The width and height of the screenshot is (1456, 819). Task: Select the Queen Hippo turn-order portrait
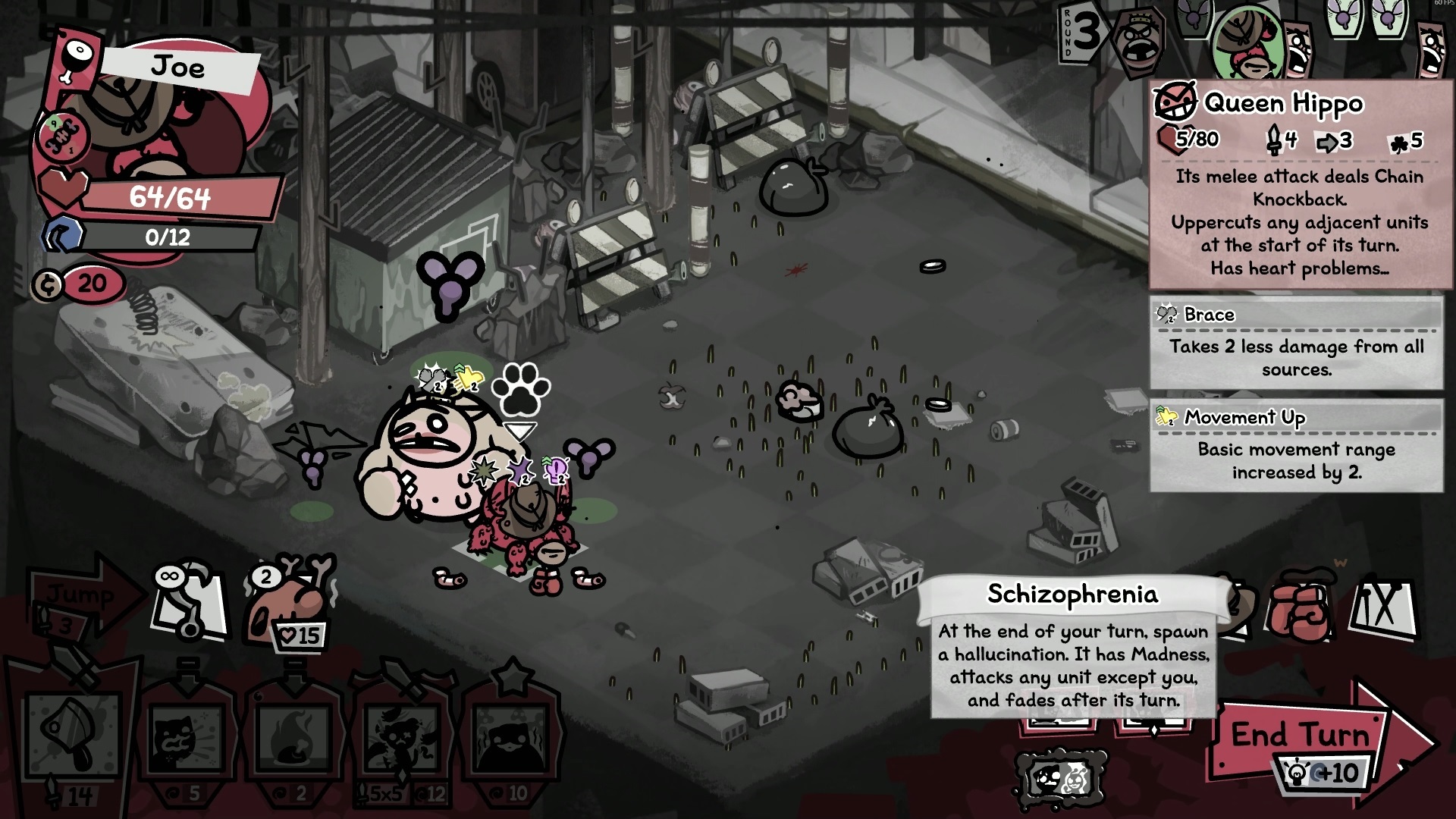[1137, 42]
